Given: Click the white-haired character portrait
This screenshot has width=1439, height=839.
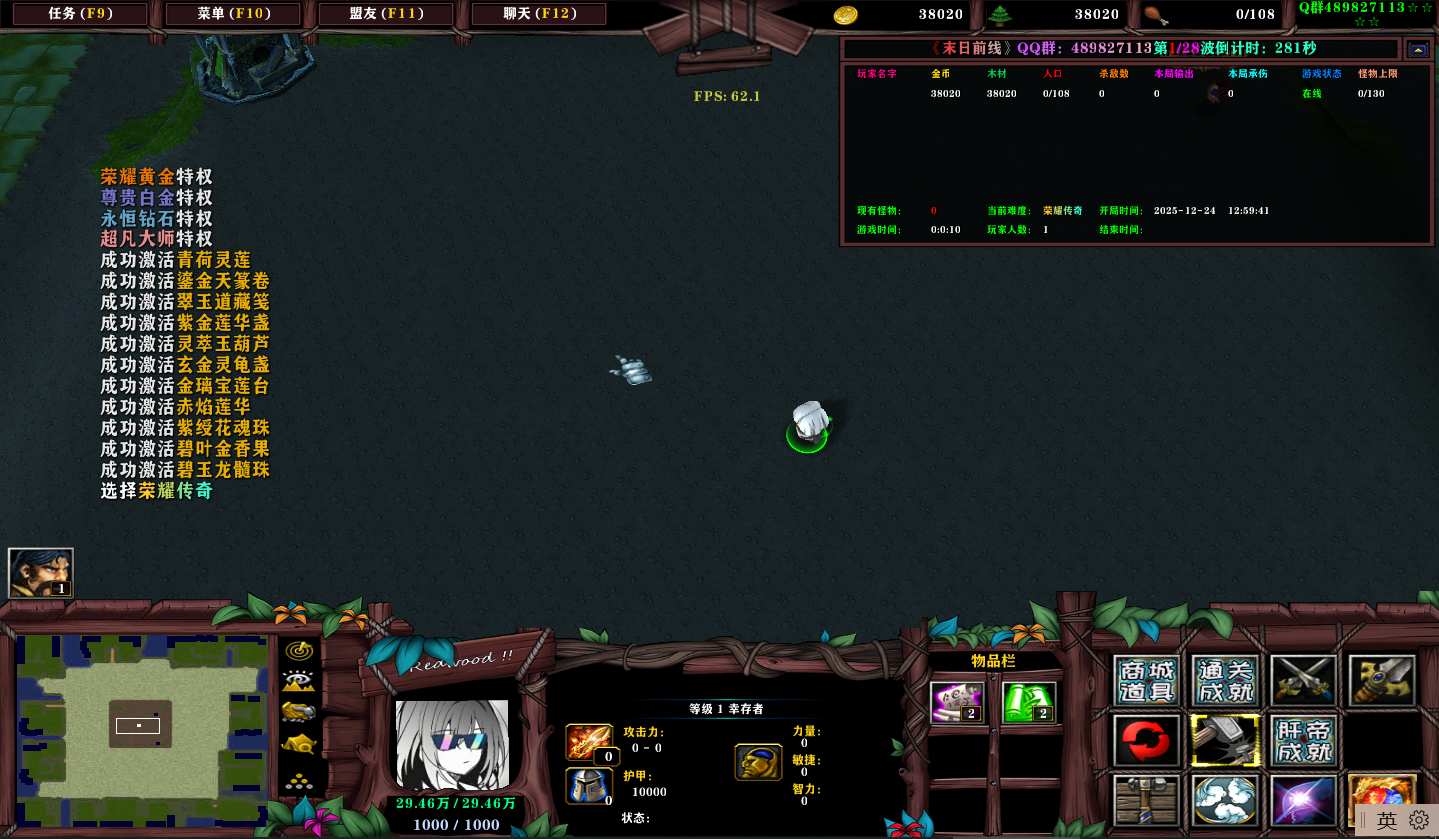Looking at the screenshot, I should coord(452,744).
